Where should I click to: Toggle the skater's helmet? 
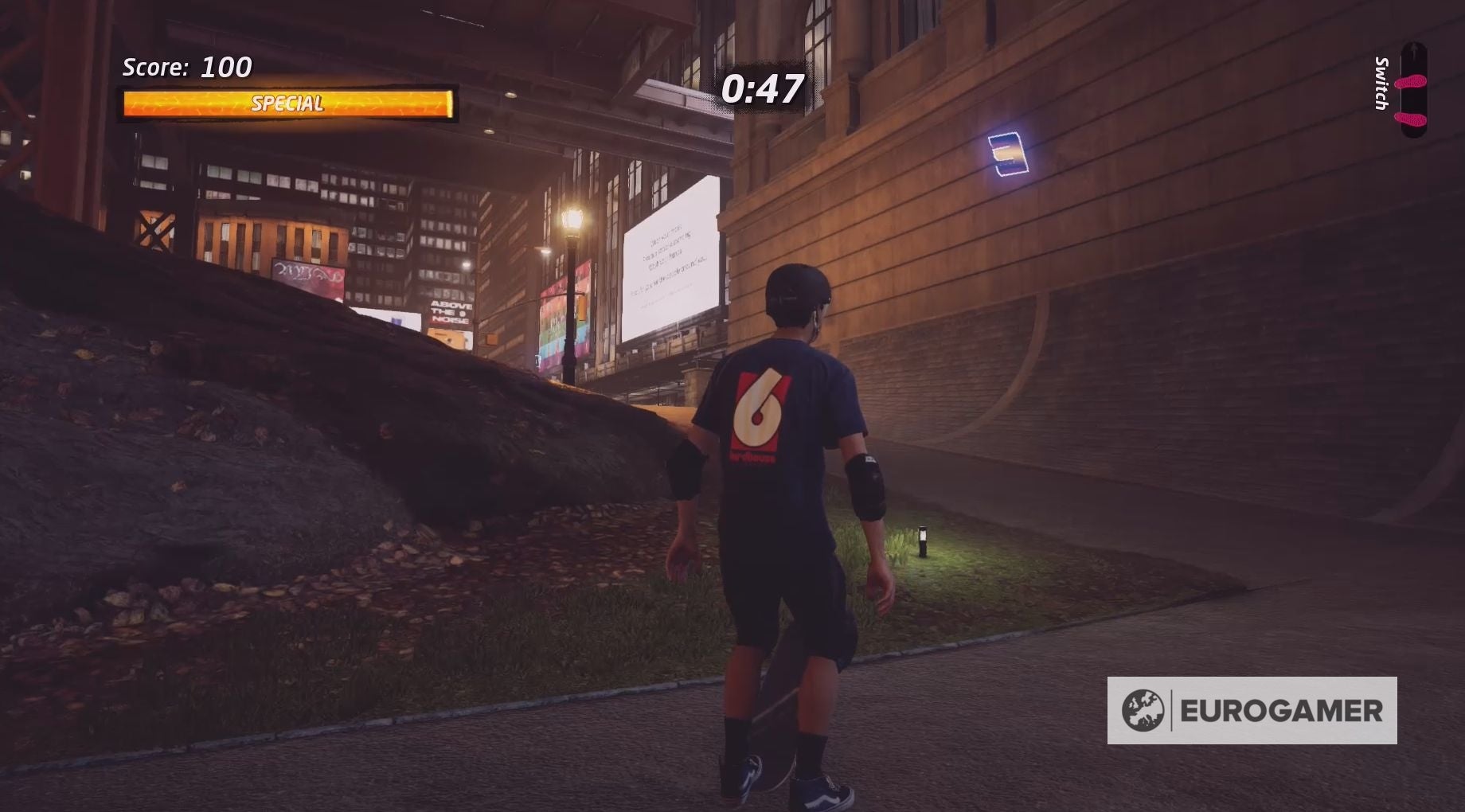point(796,299)
